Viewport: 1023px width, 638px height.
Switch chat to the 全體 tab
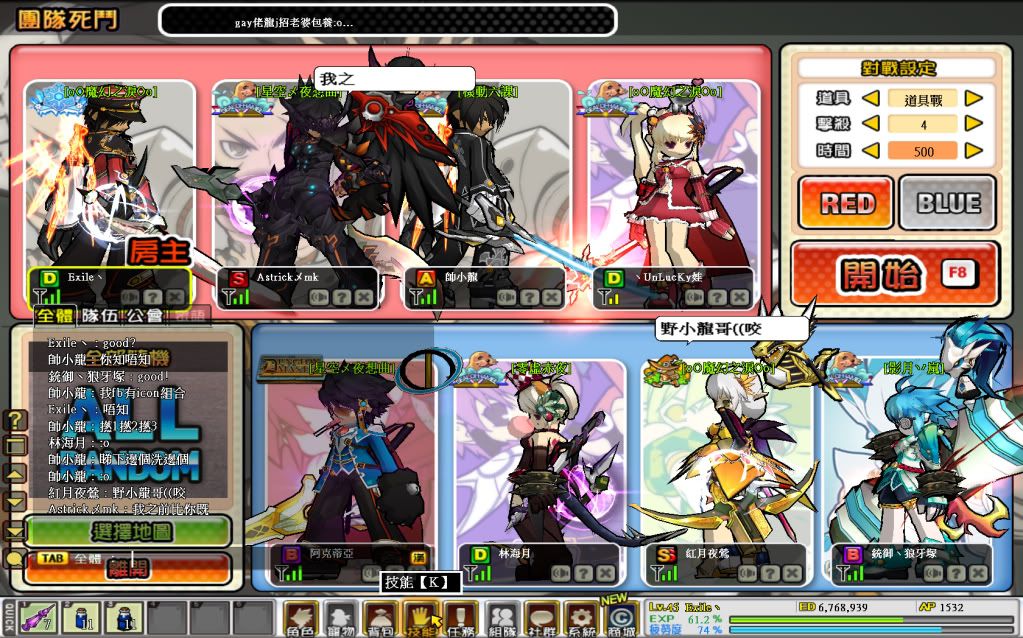pyautogui.click(x=55, y=316)
